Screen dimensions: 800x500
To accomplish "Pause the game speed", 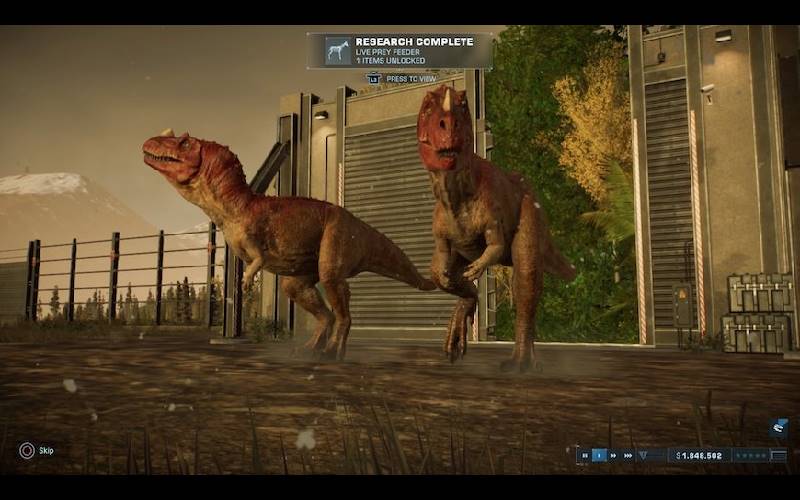I will click(x=585, y=455).
